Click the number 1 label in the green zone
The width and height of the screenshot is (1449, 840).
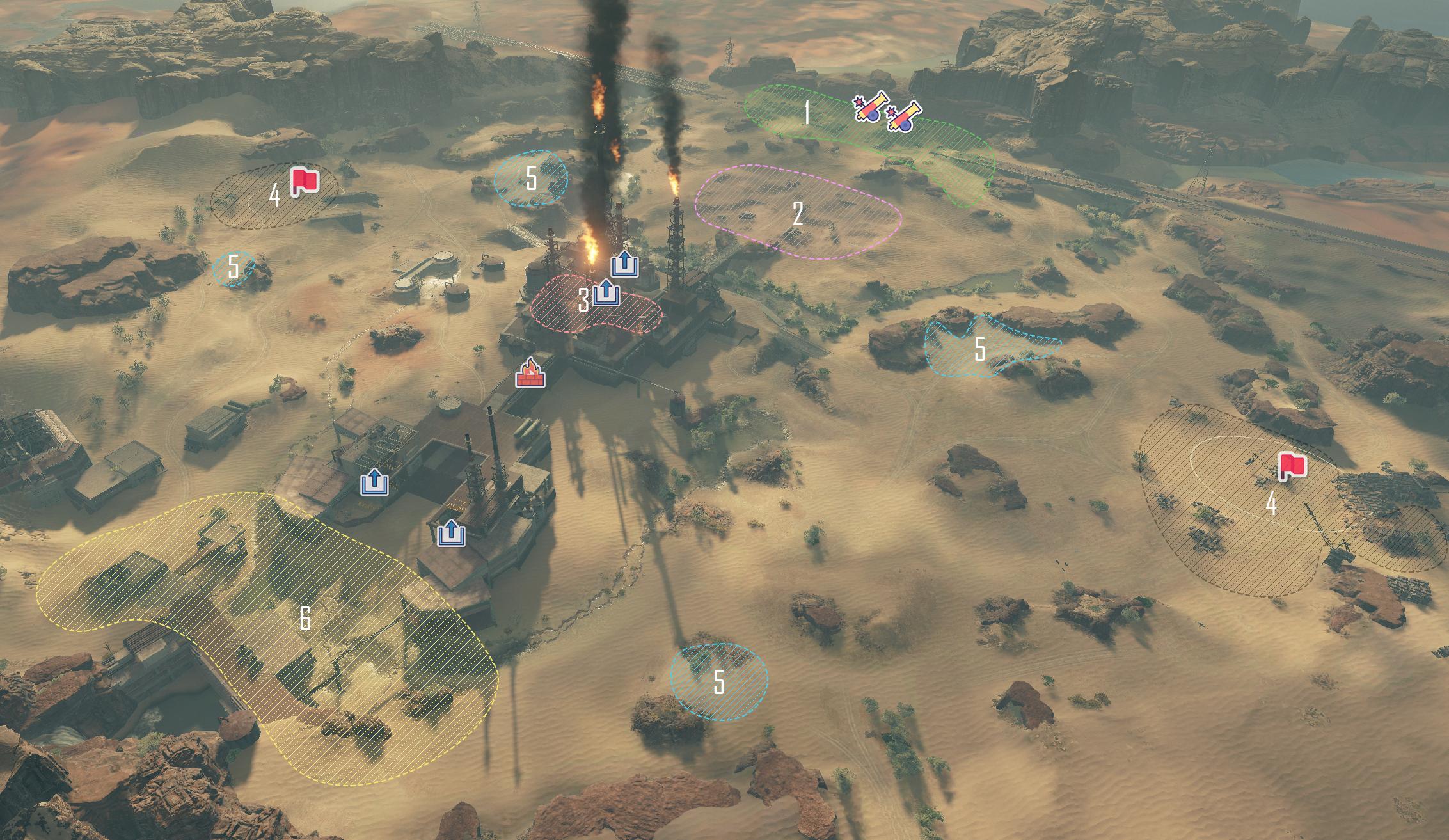point(807,114)
